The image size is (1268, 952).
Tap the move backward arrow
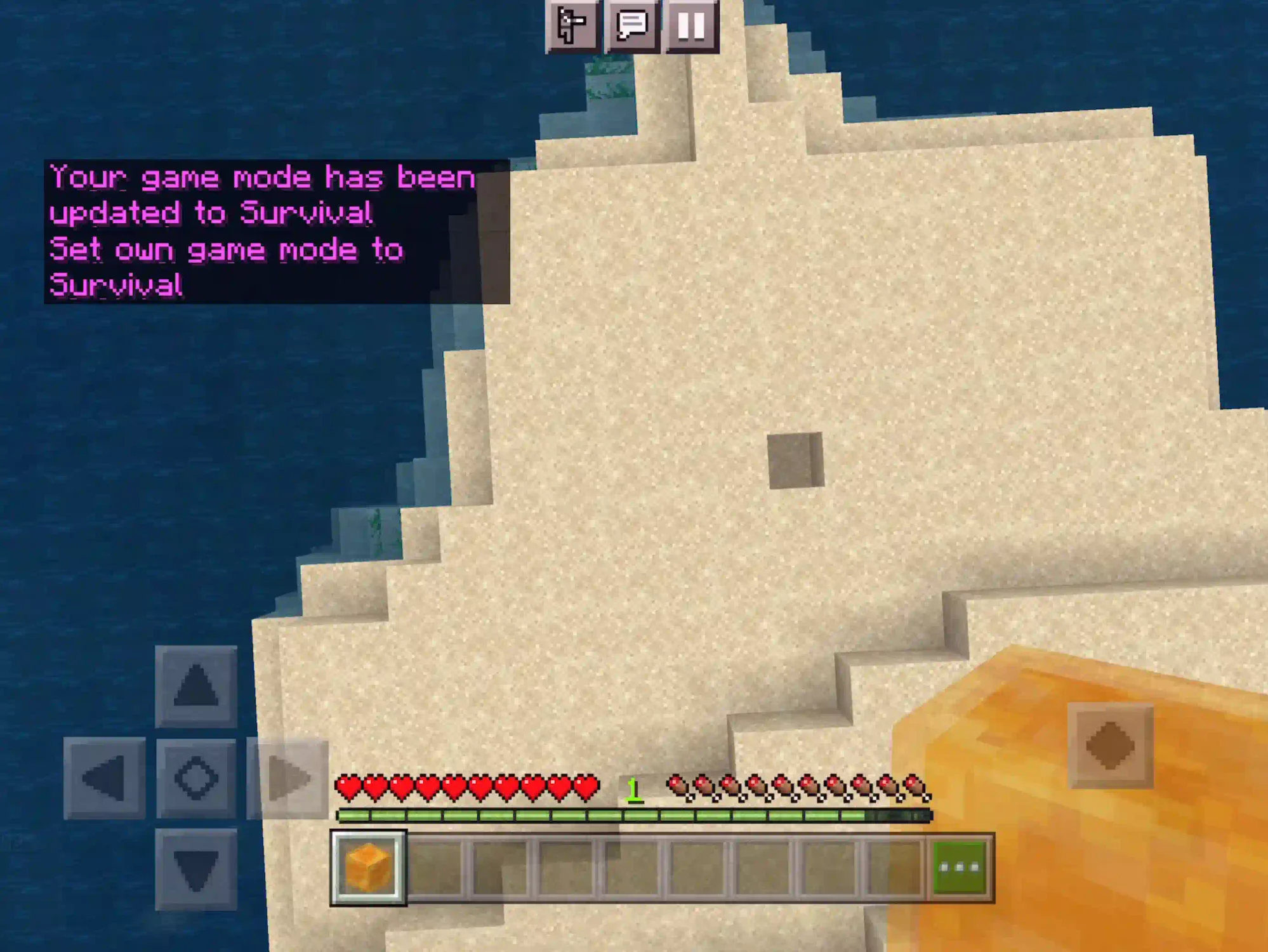pyautogui.click(x=196, y=869)
